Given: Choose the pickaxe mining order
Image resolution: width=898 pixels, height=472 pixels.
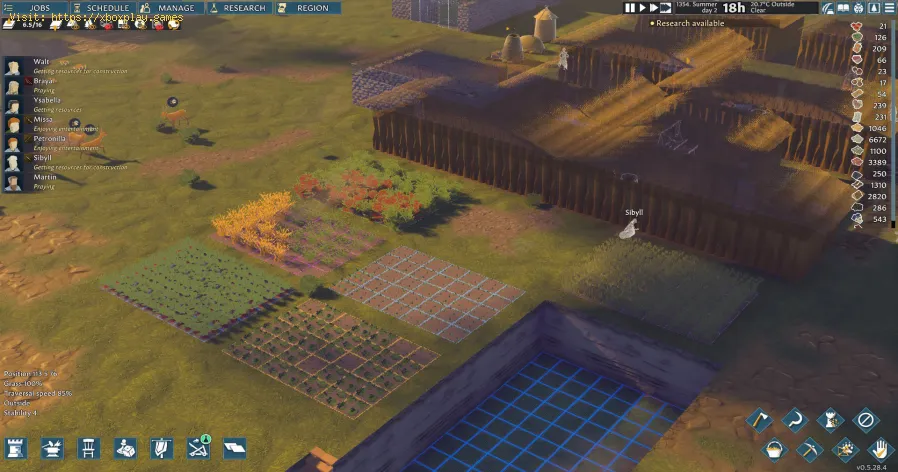Looking at the screenshot, I should tap(809, 449).
